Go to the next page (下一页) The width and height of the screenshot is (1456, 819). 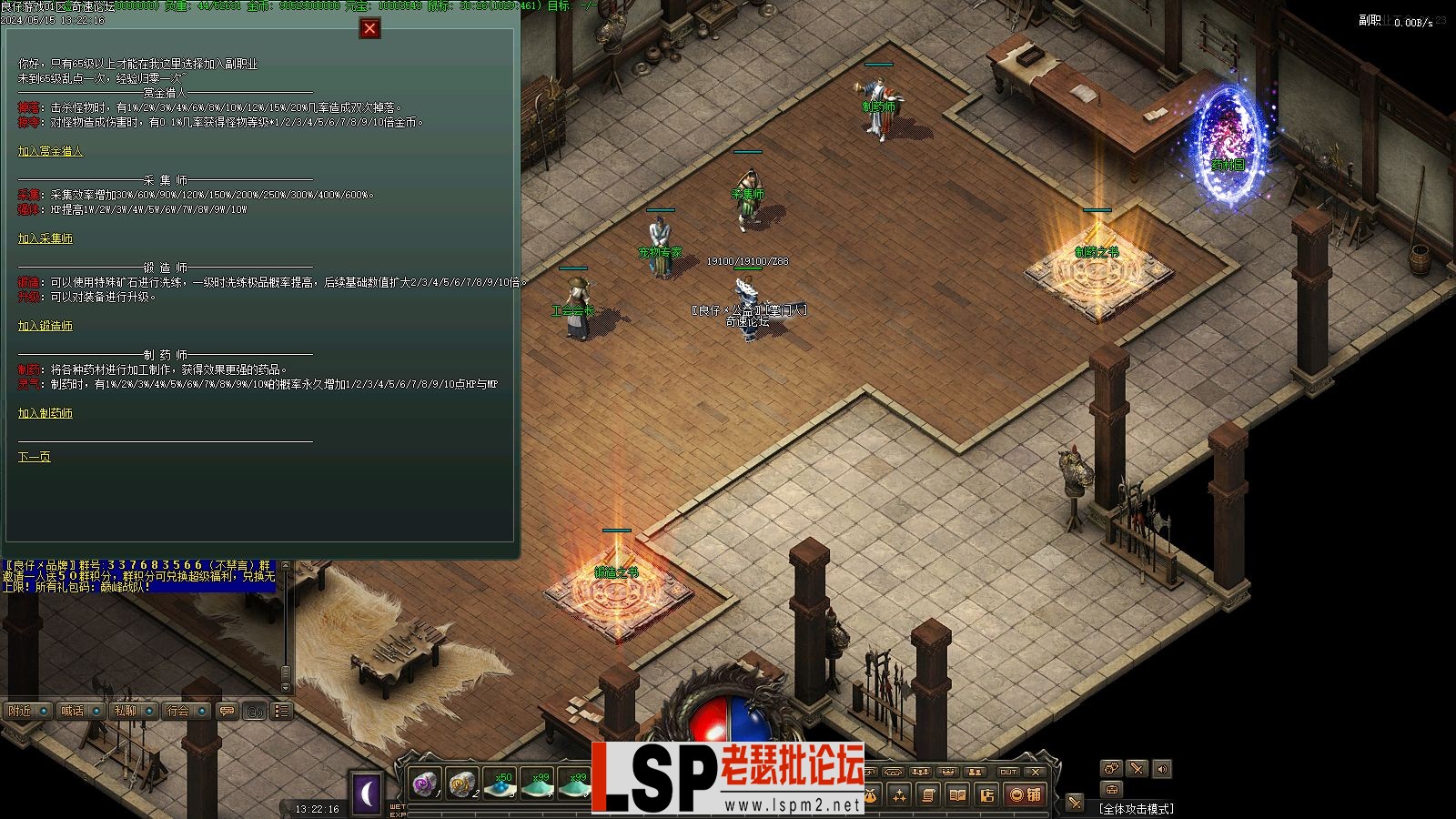[35, 457]
